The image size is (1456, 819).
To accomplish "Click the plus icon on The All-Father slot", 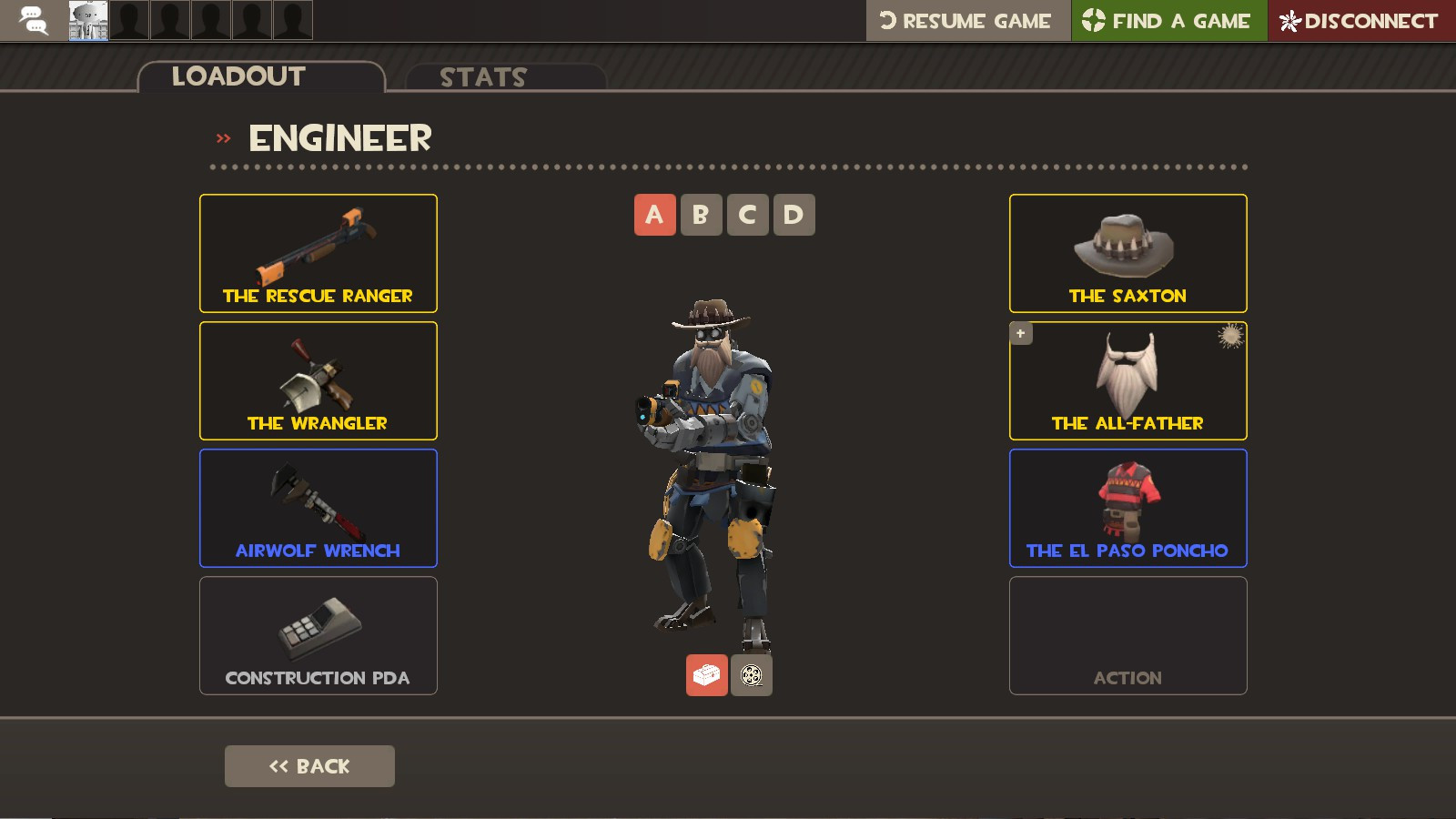I will click(1020, 333).
